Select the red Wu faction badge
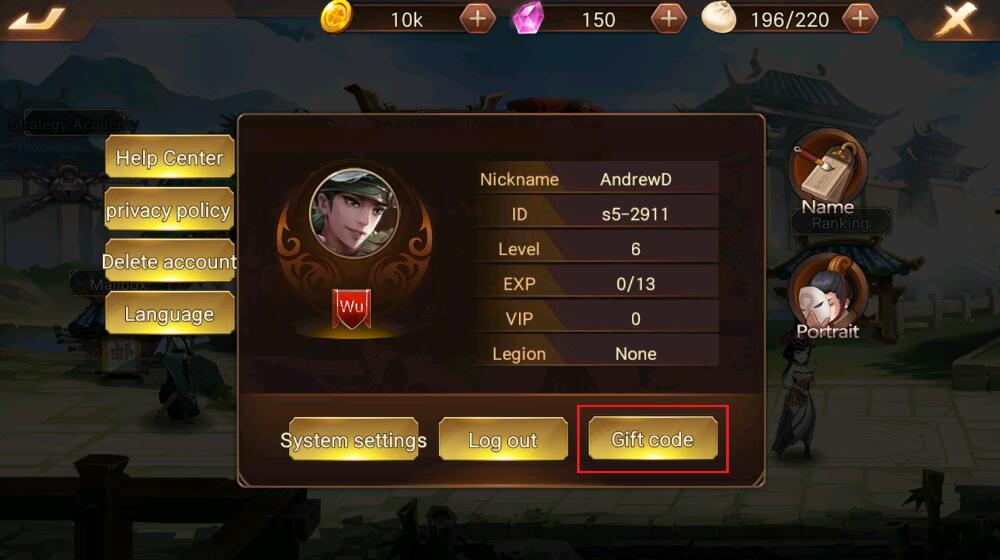 tap(351, 307)
